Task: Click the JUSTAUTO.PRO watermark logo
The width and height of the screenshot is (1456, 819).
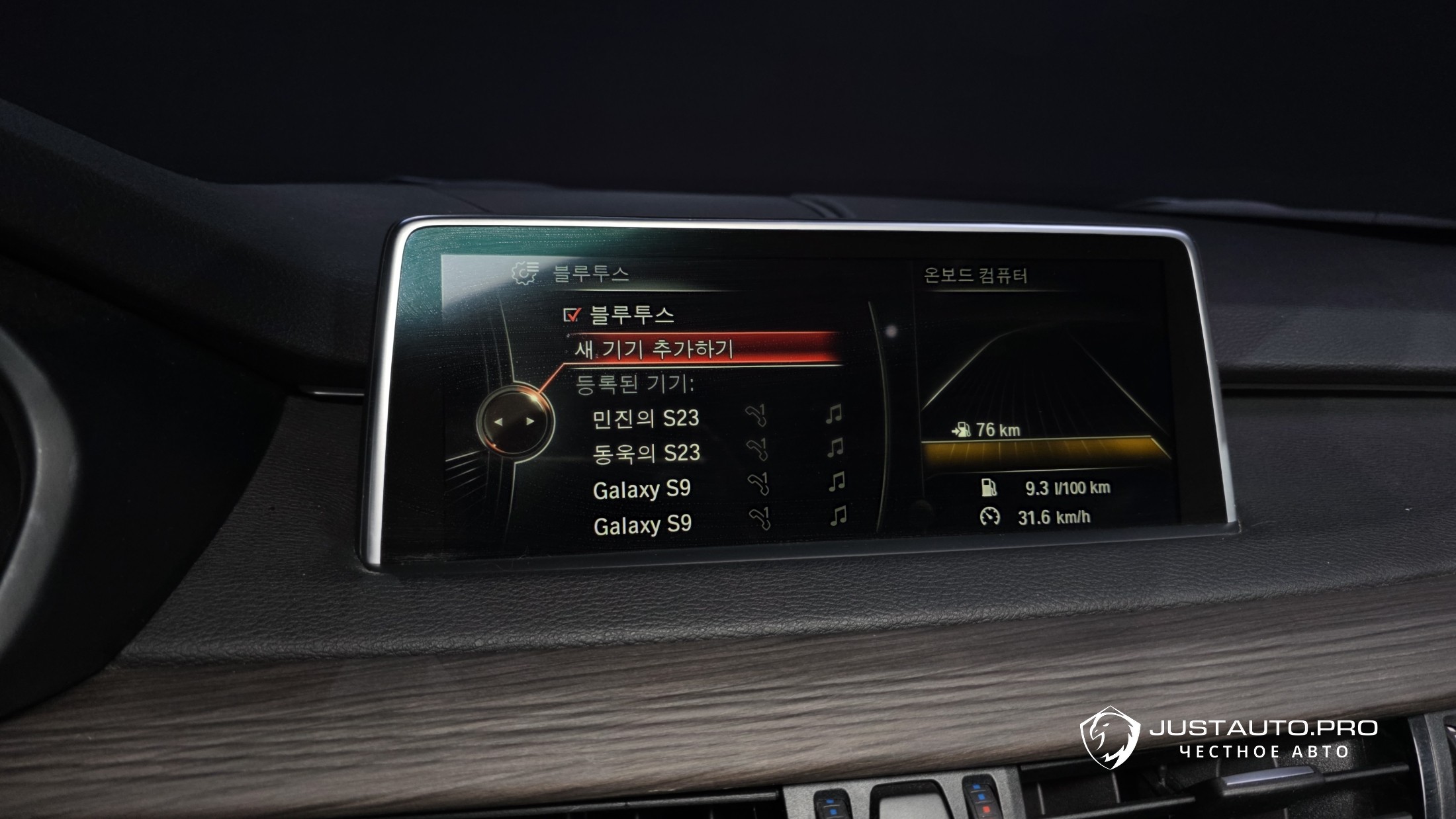Action: click(x=1111, y=736)
